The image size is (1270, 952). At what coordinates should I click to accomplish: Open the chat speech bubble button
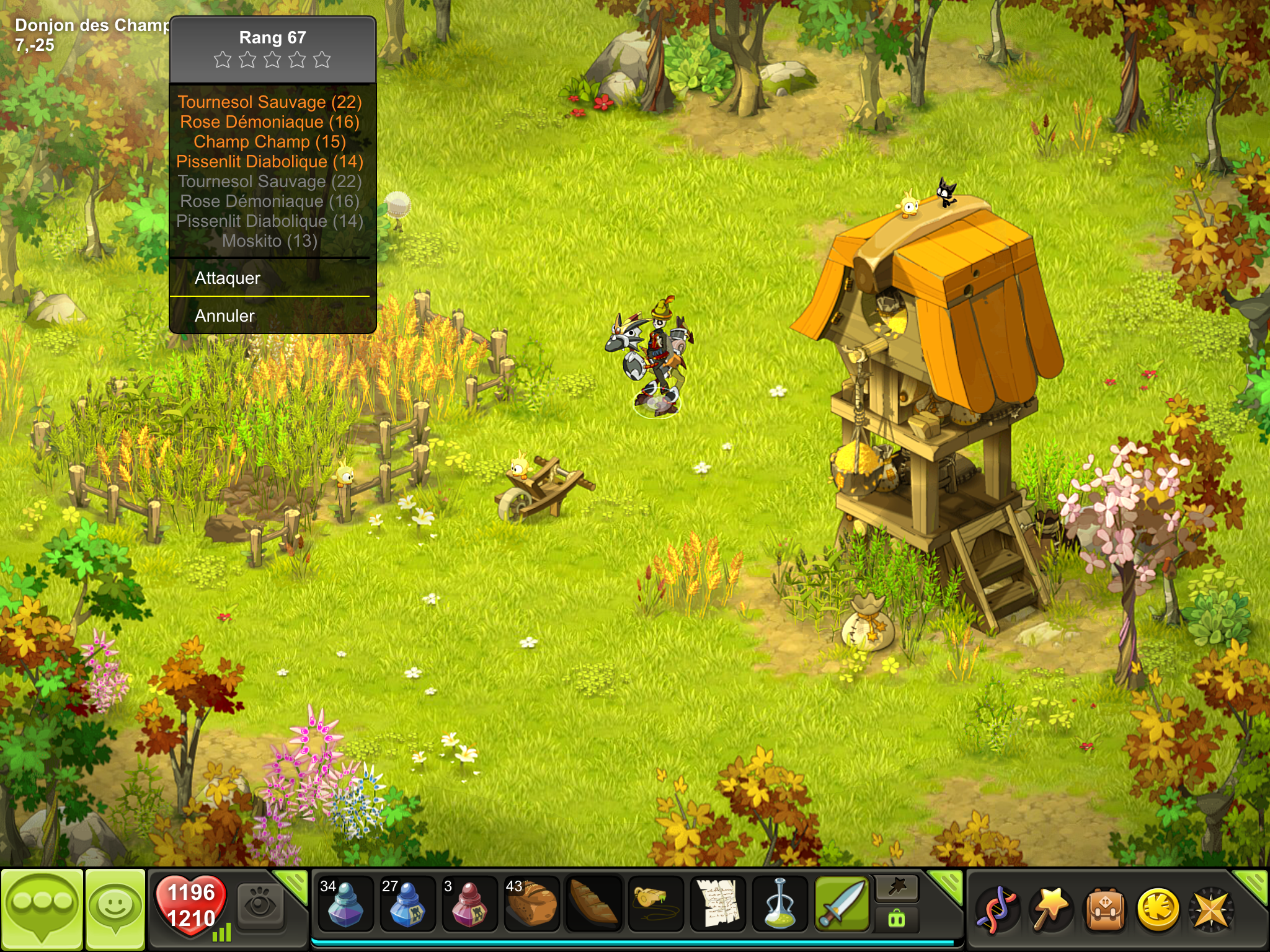(x=42, y=908)
